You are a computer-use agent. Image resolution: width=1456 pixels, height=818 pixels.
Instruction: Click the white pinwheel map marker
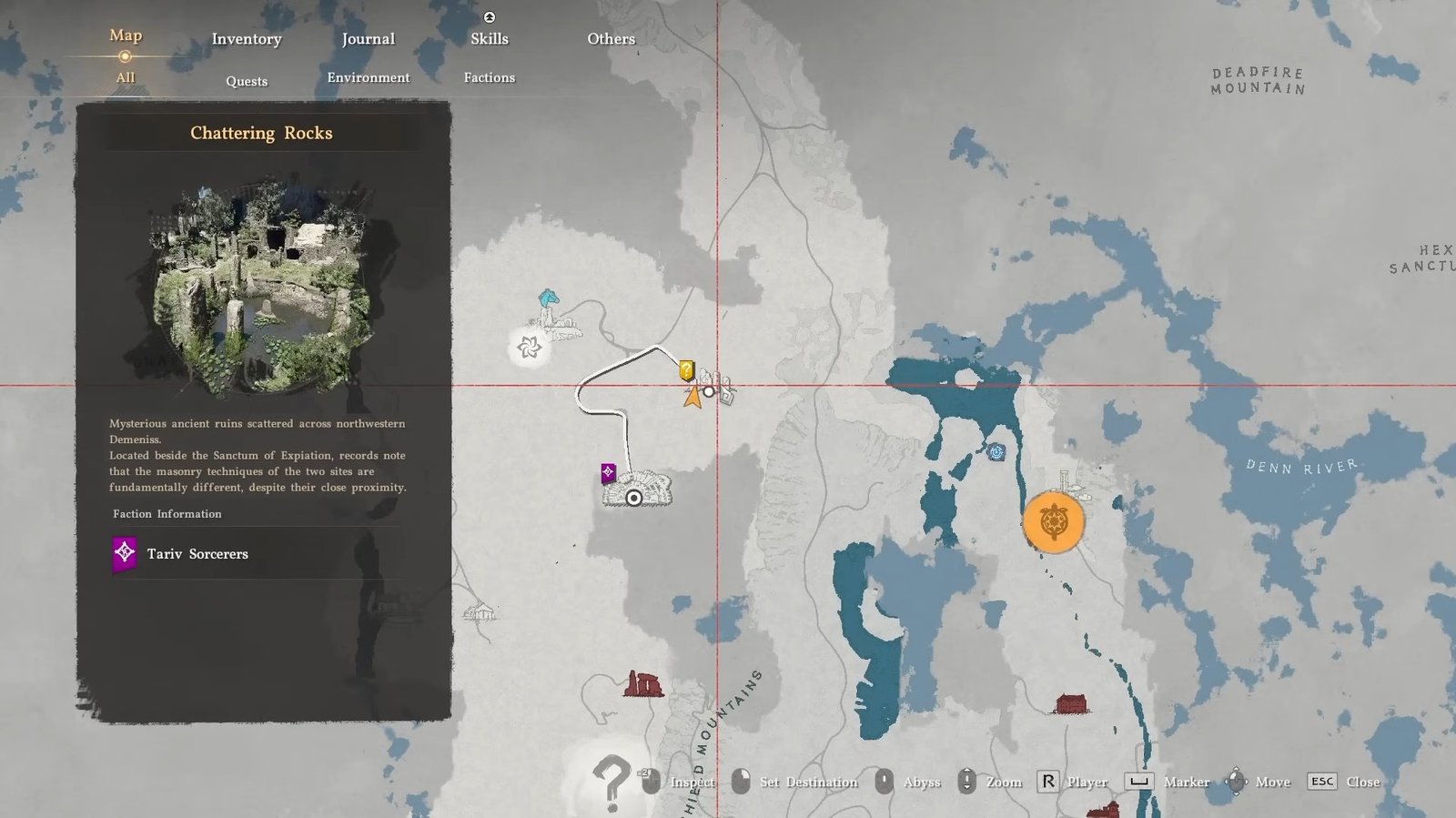529,347
